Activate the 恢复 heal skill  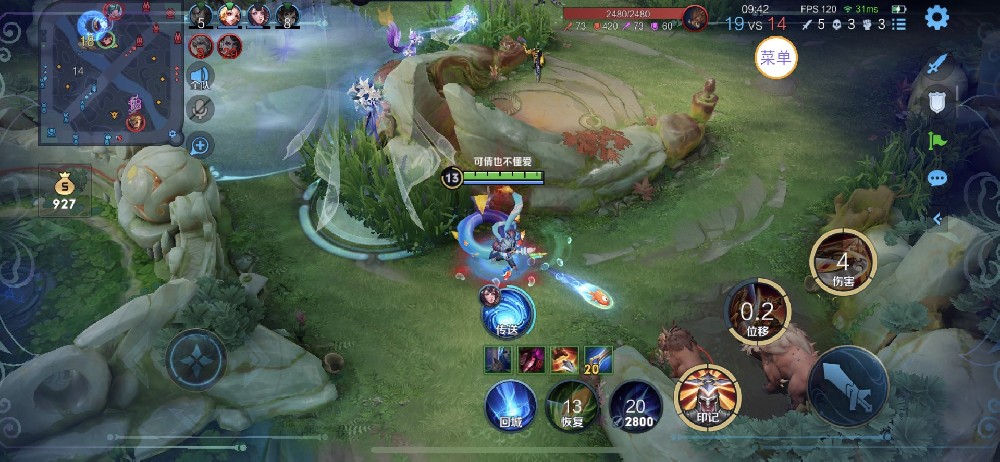pos(572,407)
